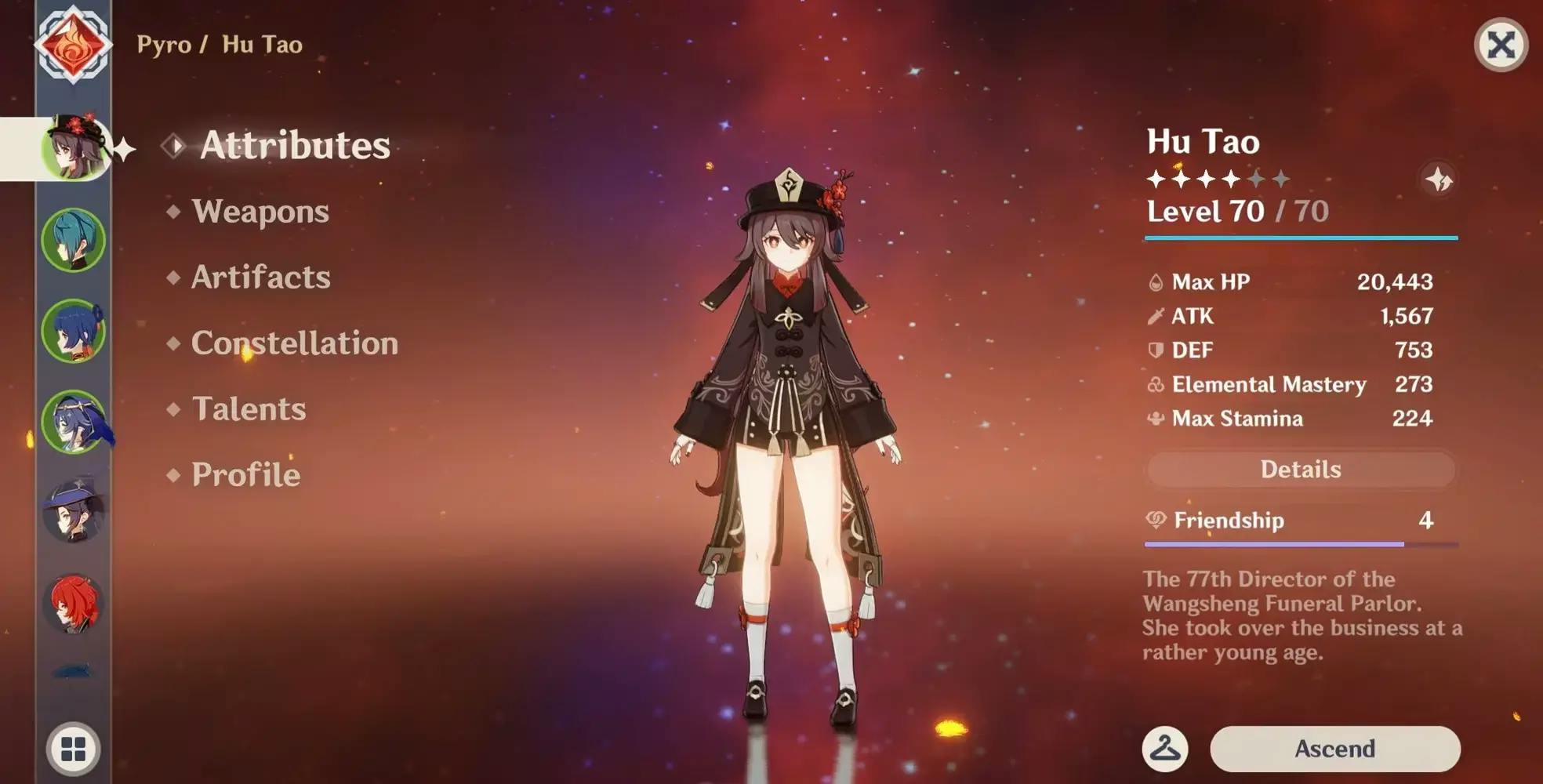Open the stat Details panel
The width and height of the screenshot is (1543, 784).
point(1301,470)
